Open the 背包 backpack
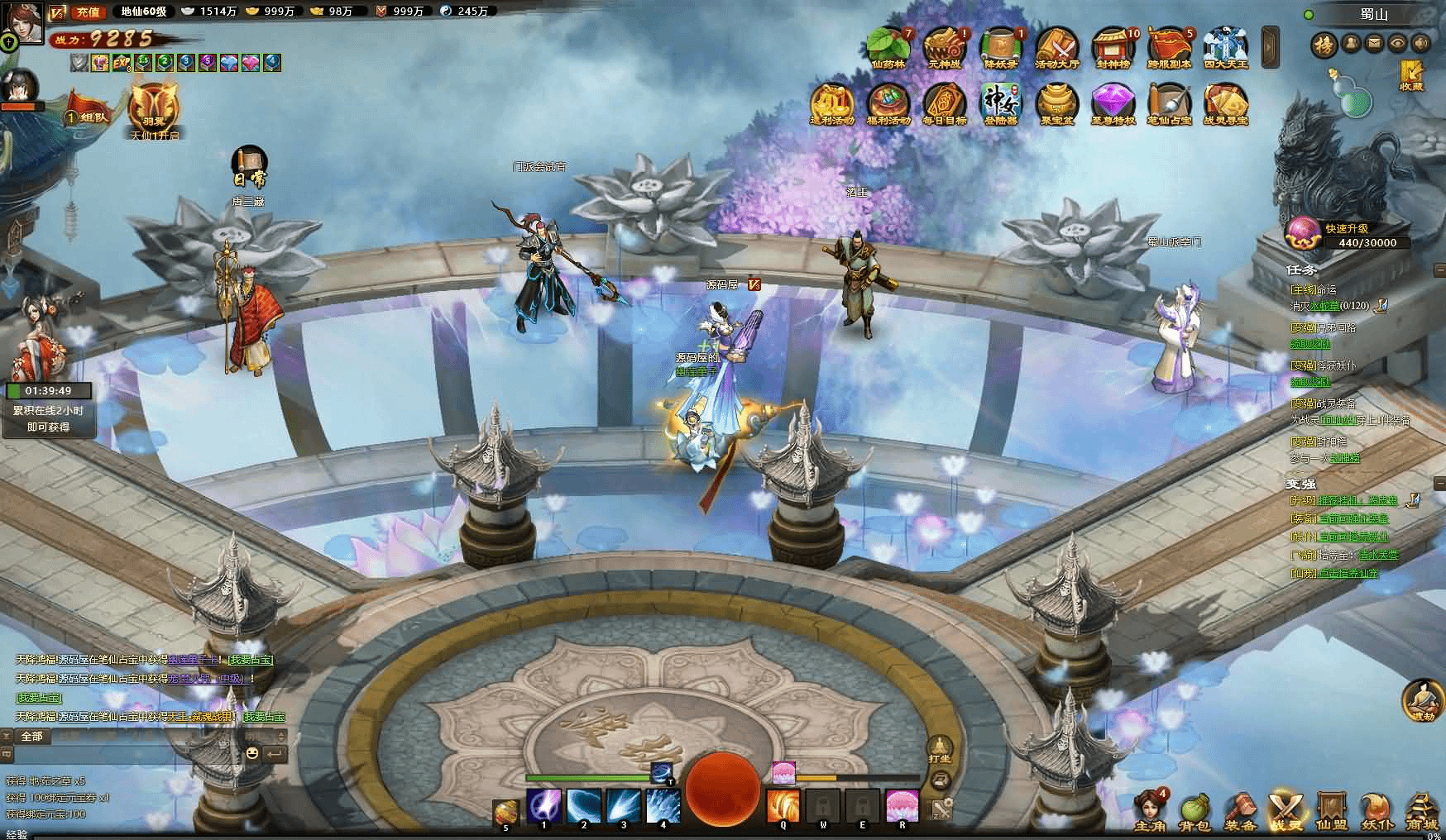1446x840 pixels. tap(1195, 810)
